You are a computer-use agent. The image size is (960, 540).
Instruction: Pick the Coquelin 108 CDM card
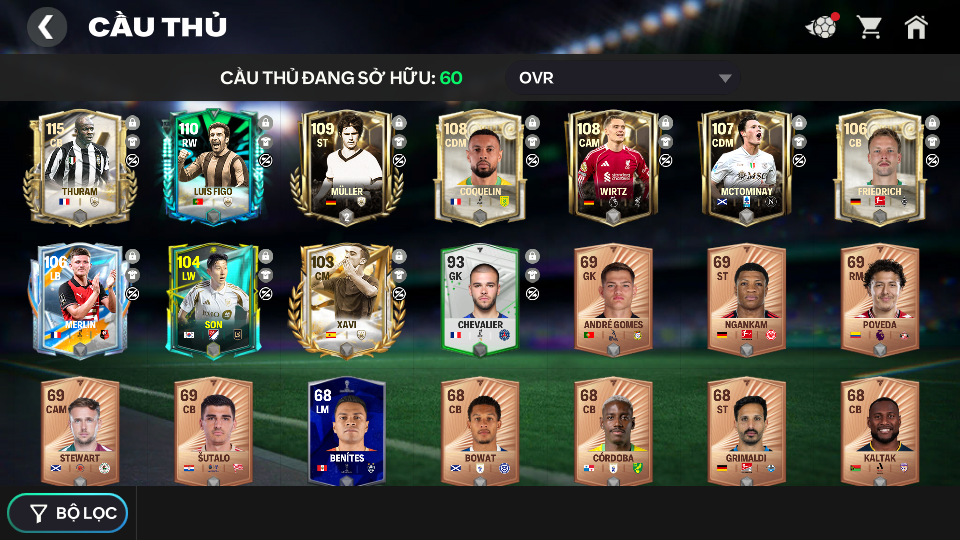pos(480,165)
